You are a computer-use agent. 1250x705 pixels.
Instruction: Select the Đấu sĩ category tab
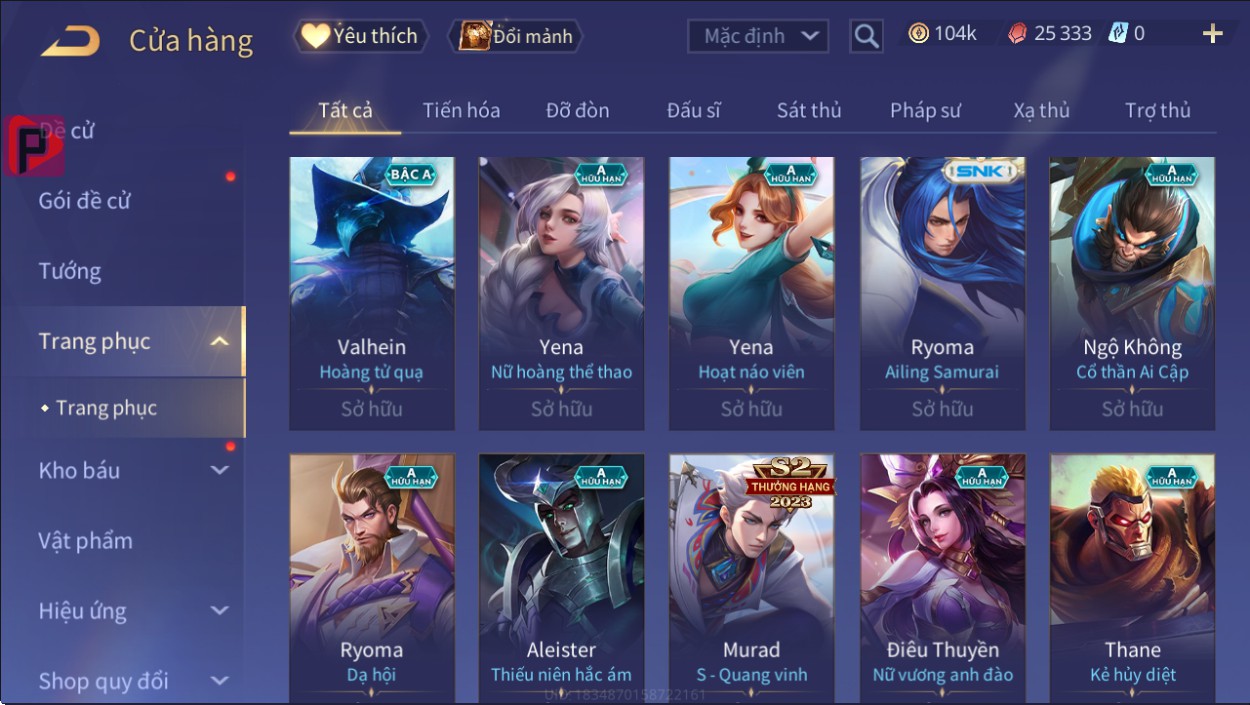(x=693, y=110)
